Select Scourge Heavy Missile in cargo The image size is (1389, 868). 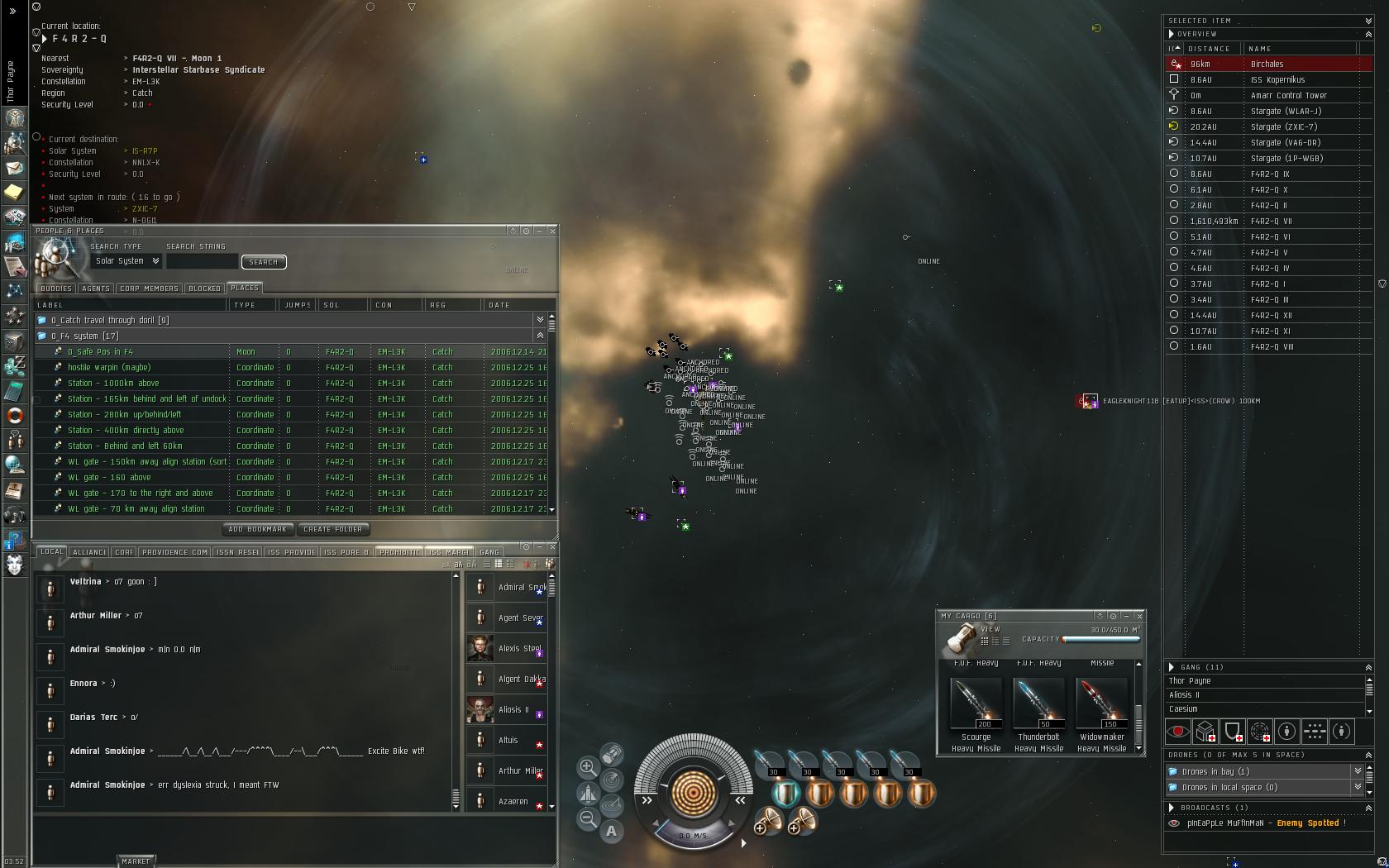tap(976, 704)
